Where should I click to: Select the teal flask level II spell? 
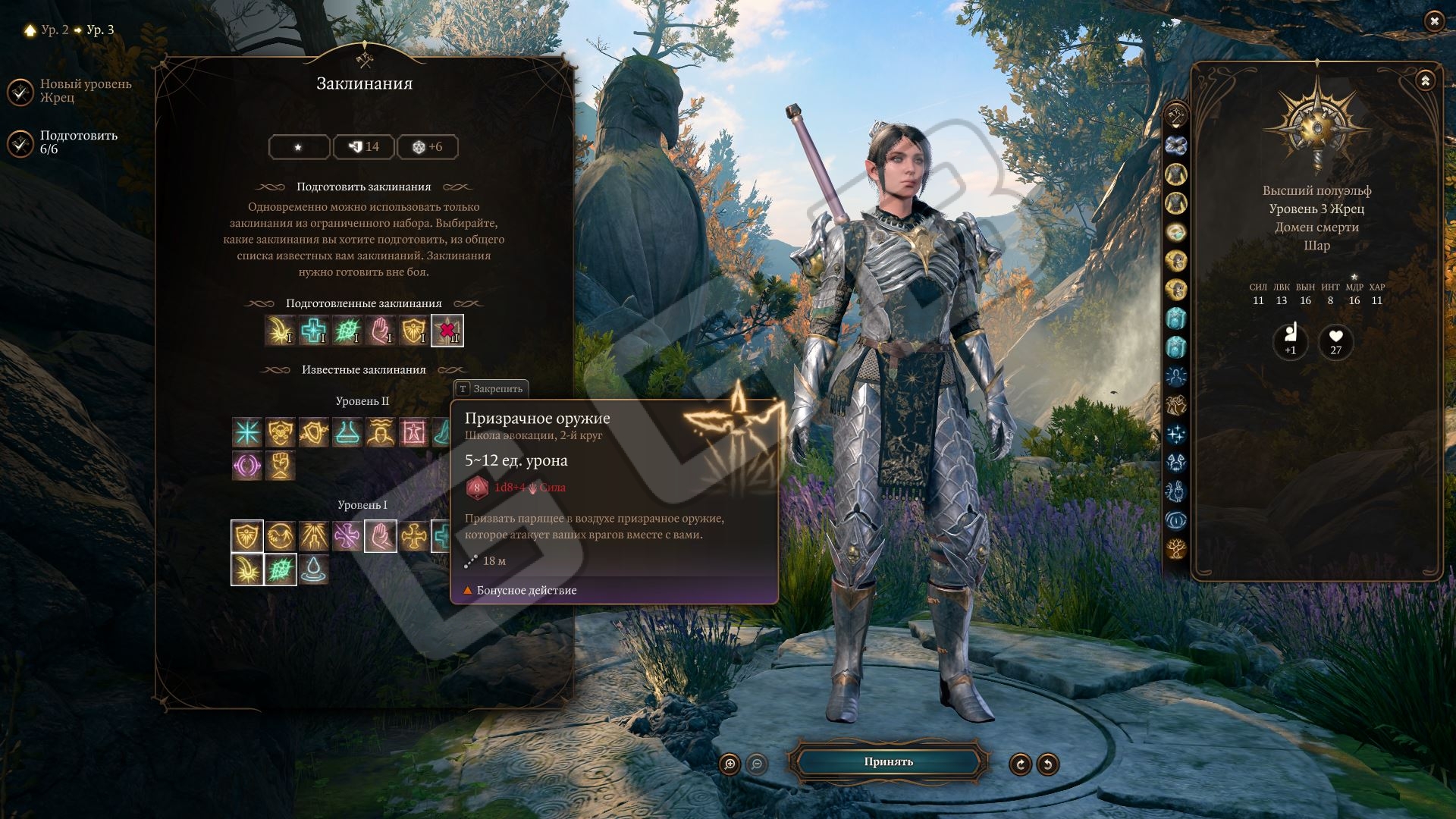click(347, 432)
